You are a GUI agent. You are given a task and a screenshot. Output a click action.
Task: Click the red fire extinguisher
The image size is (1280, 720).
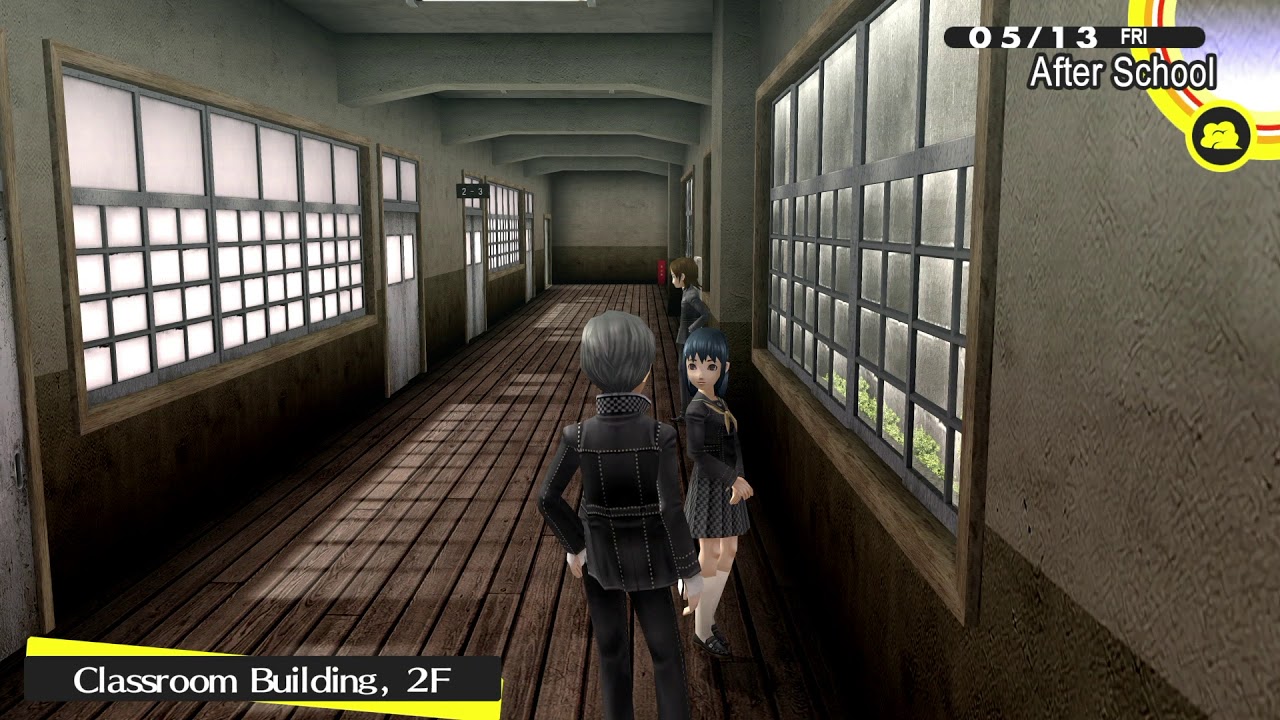click(x=660, y=270)
